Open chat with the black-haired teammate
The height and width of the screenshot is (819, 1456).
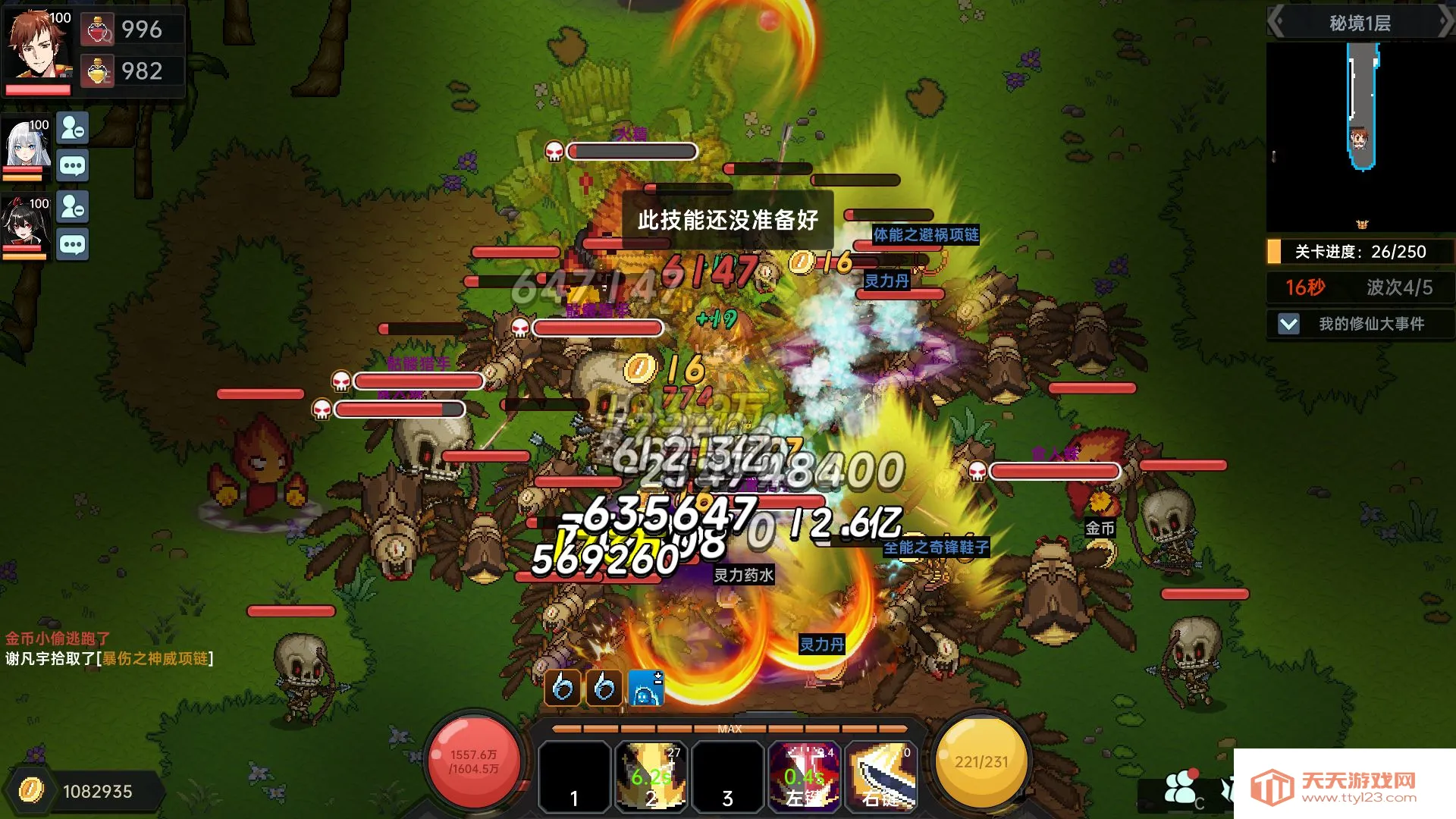(x=73, y=245)
